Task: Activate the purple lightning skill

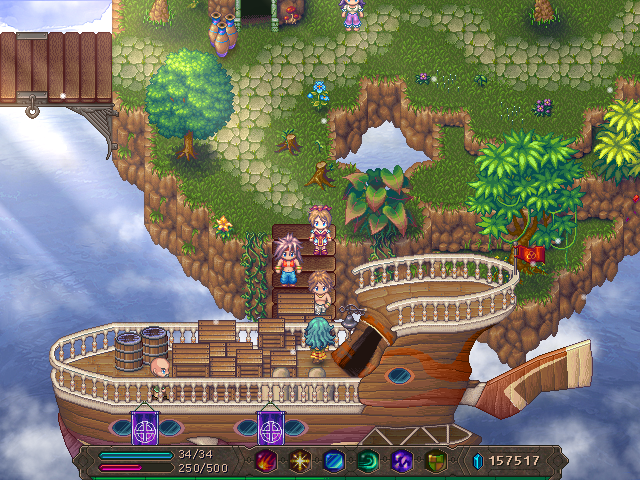Action: [401, 461]
